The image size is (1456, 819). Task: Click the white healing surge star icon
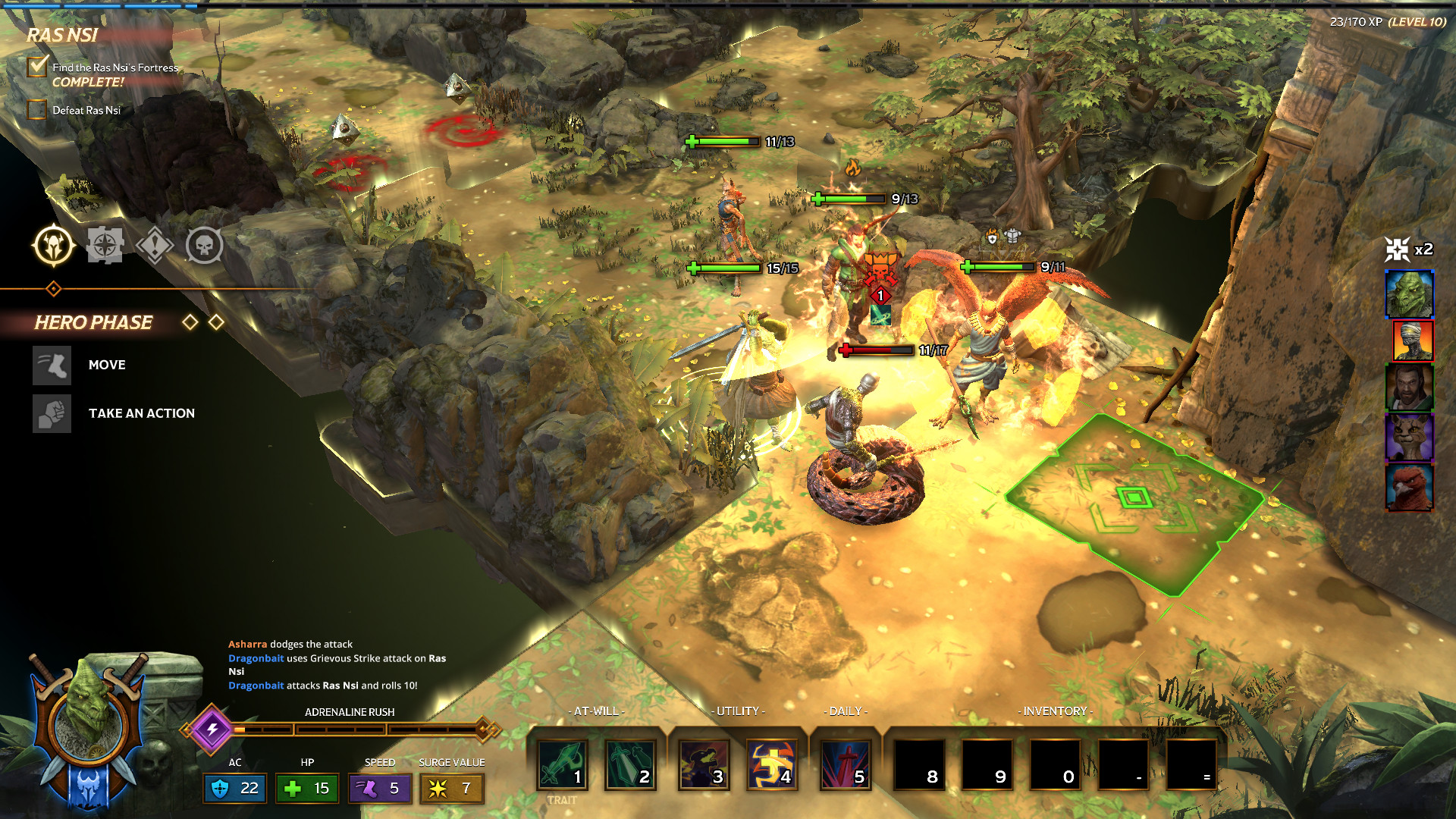[x=1397, y=249]
